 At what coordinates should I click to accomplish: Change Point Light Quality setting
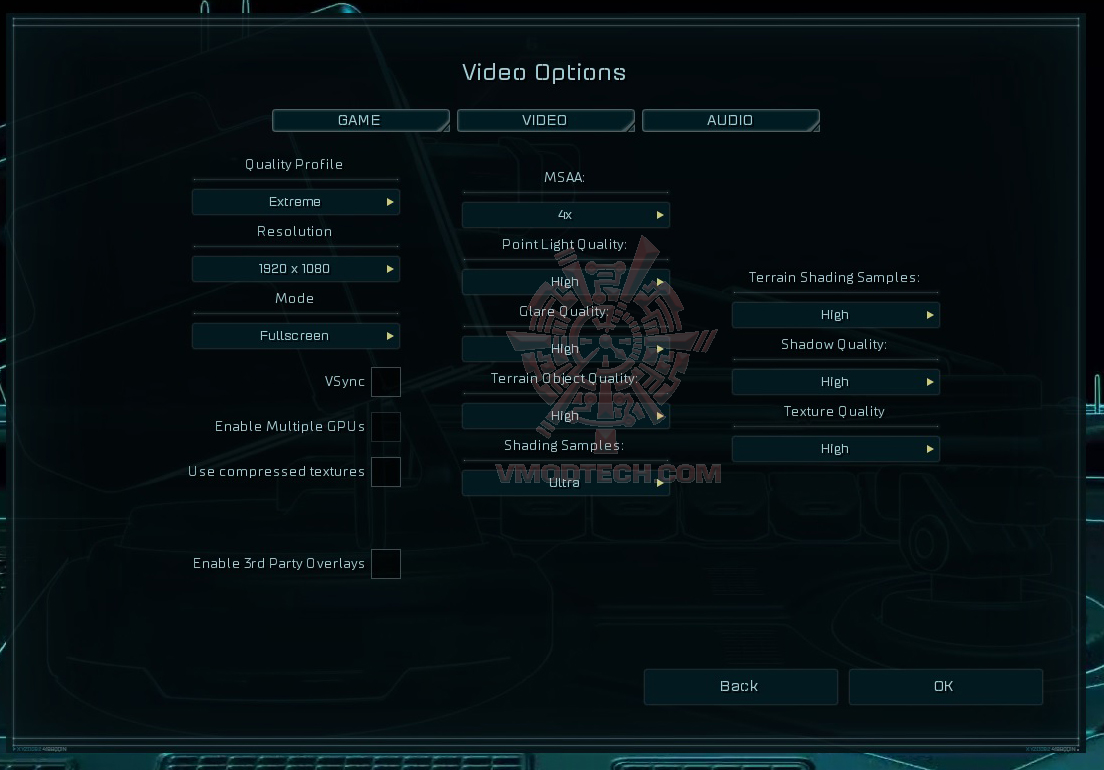click(566, 282)
